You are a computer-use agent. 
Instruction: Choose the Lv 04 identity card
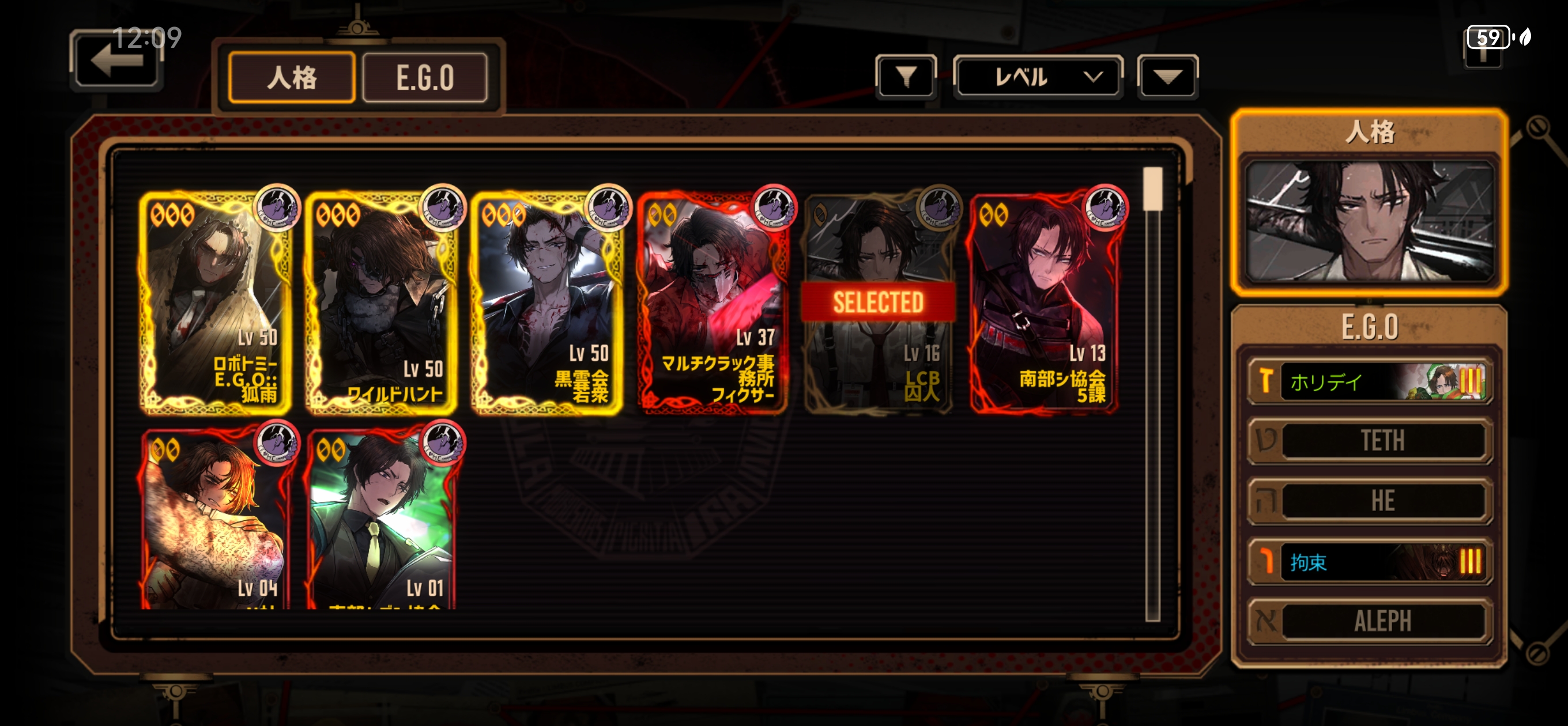point(216,519)
